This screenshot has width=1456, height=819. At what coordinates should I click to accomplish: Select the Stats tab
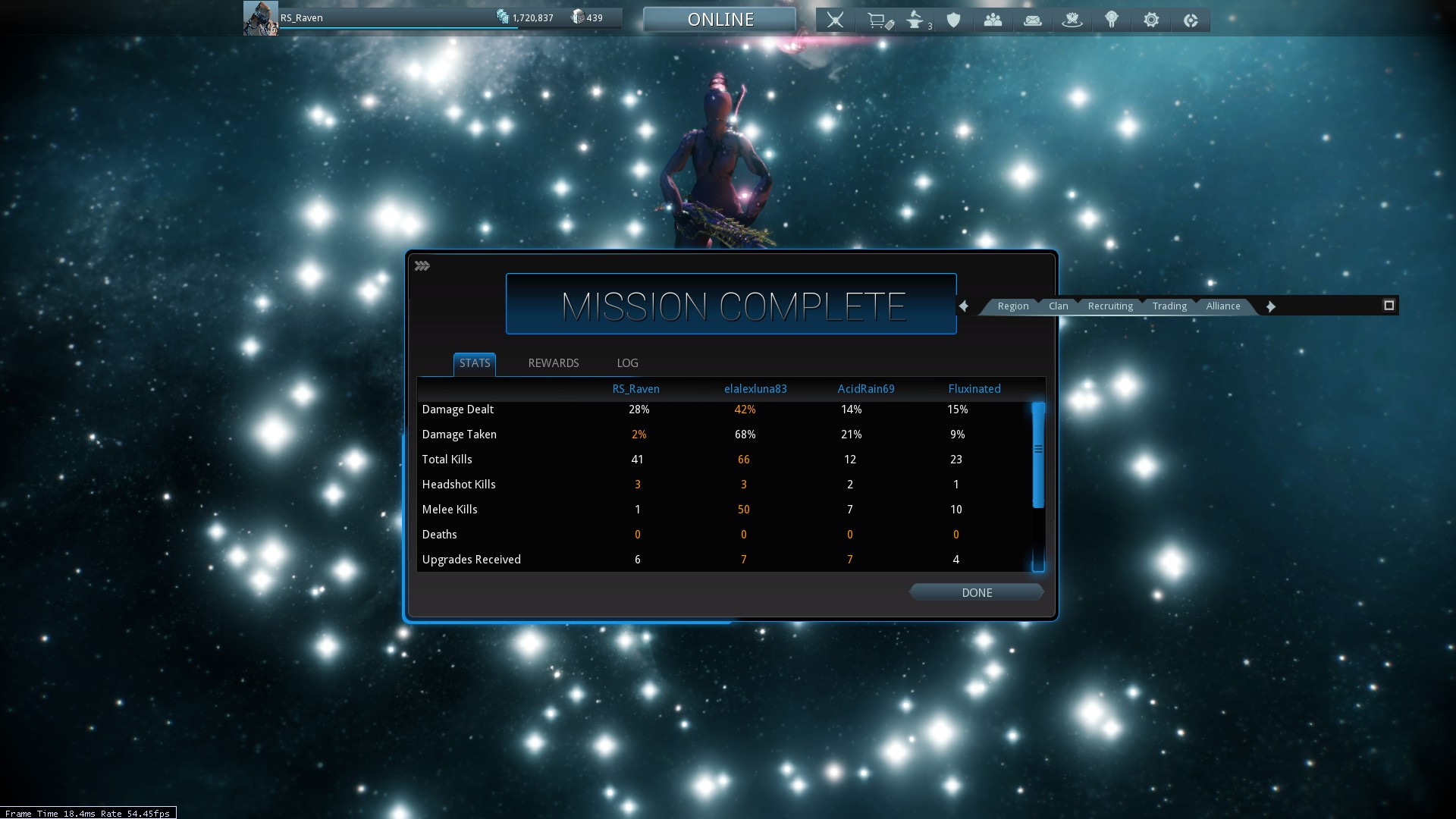pos(475,363)
